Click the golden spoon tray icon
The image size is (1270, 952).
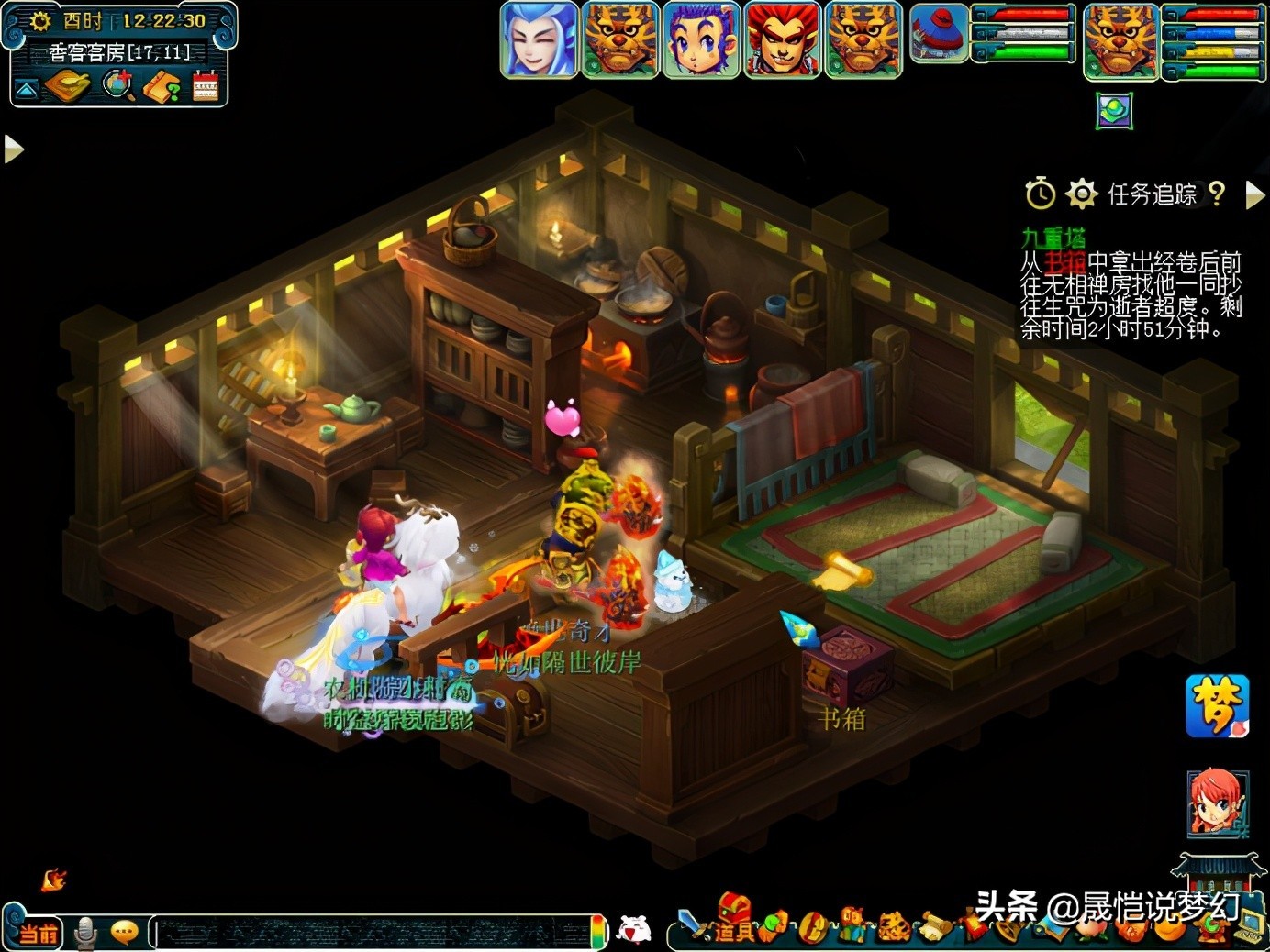67,86
